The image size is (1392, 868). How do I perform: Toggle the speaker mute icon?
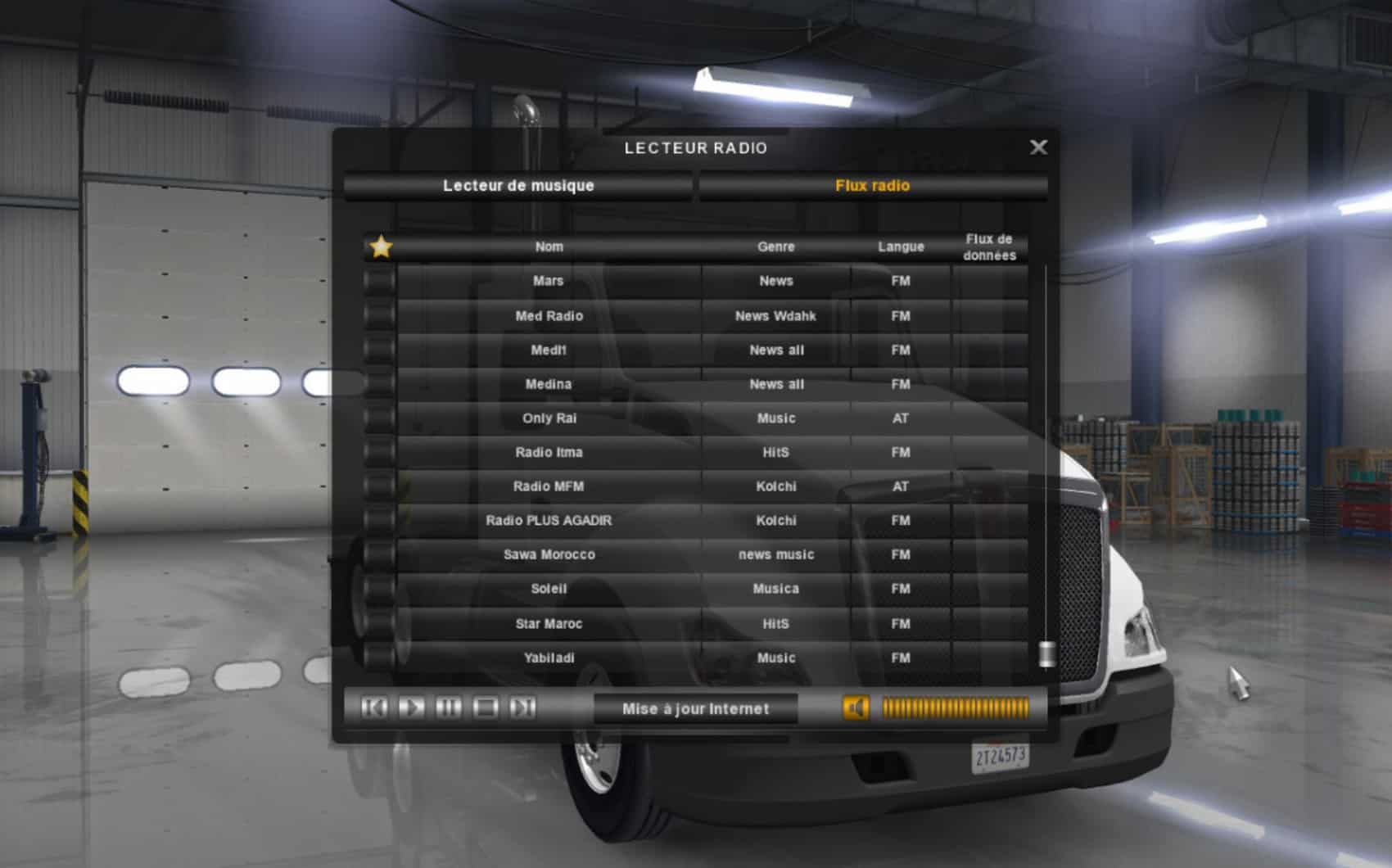click(x=856, y=708)
